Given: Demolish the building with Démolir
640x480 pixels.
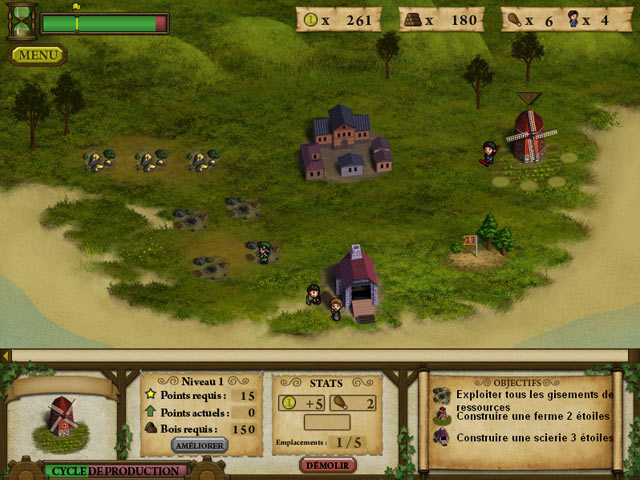Looking at the screenshot, I should tap(328, 465).
